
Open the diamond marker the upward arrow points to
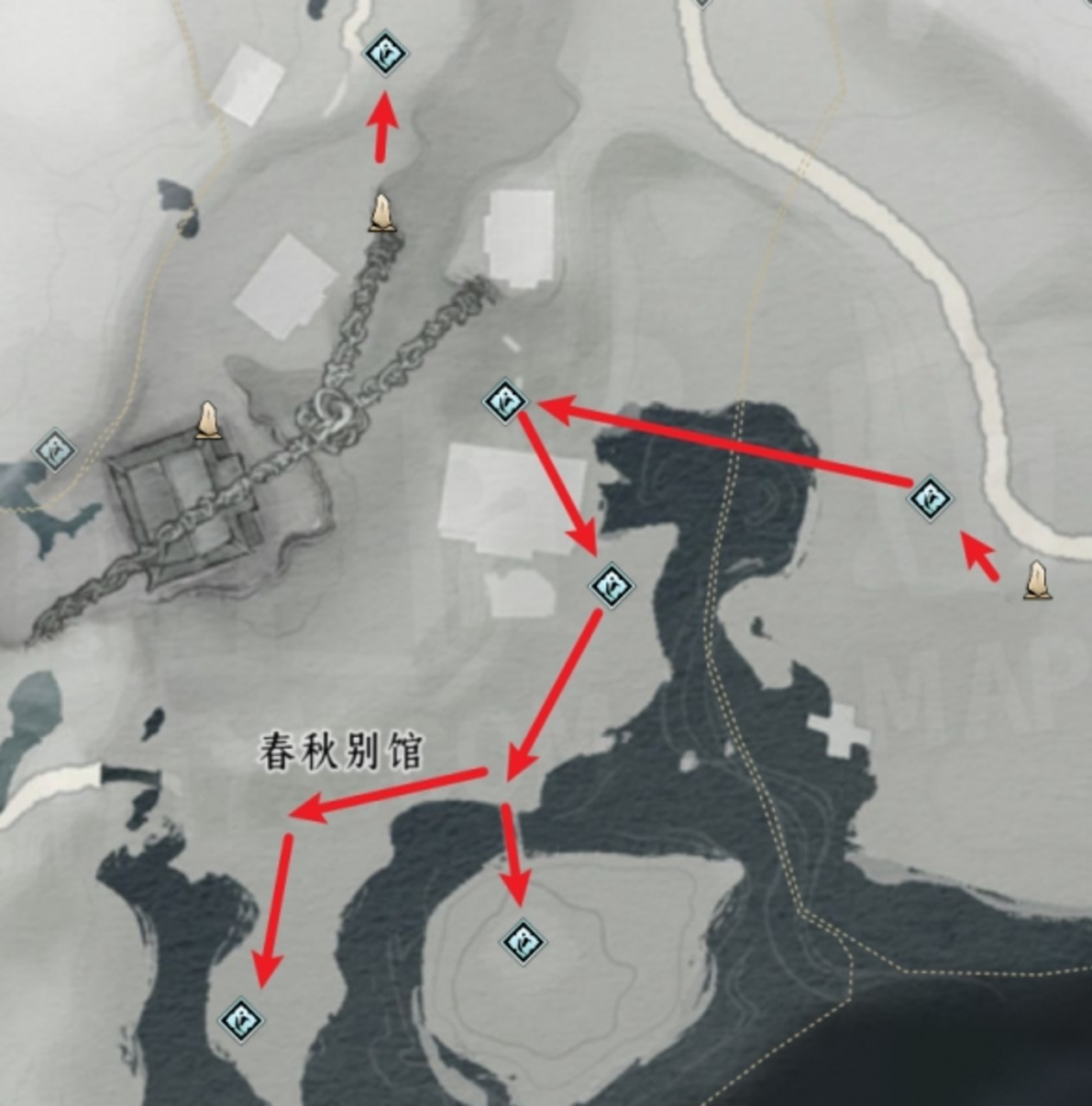384,54
